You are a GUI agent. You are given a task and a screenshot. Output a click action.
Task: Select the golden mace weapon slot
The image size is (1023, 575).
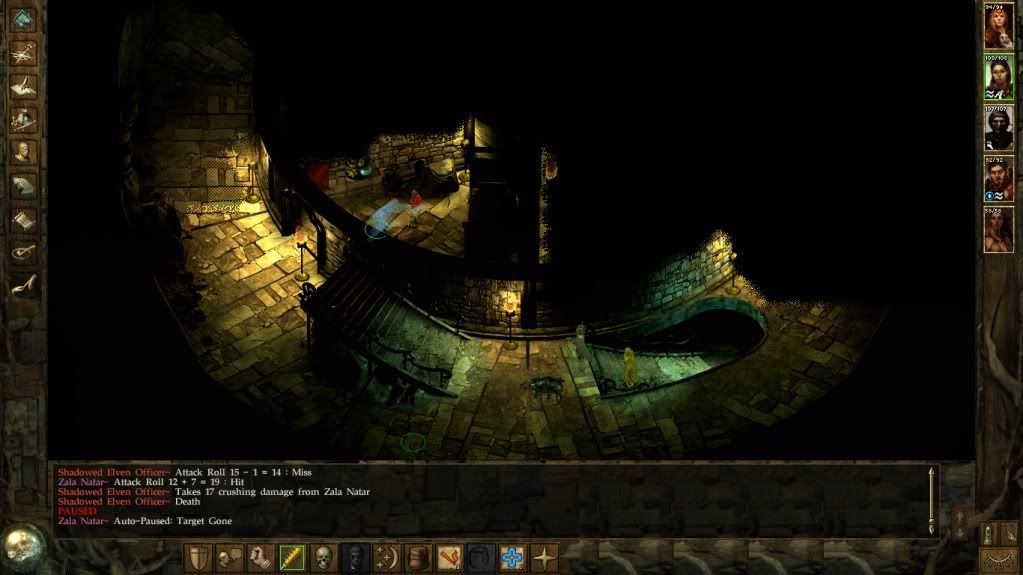[292, 557]
